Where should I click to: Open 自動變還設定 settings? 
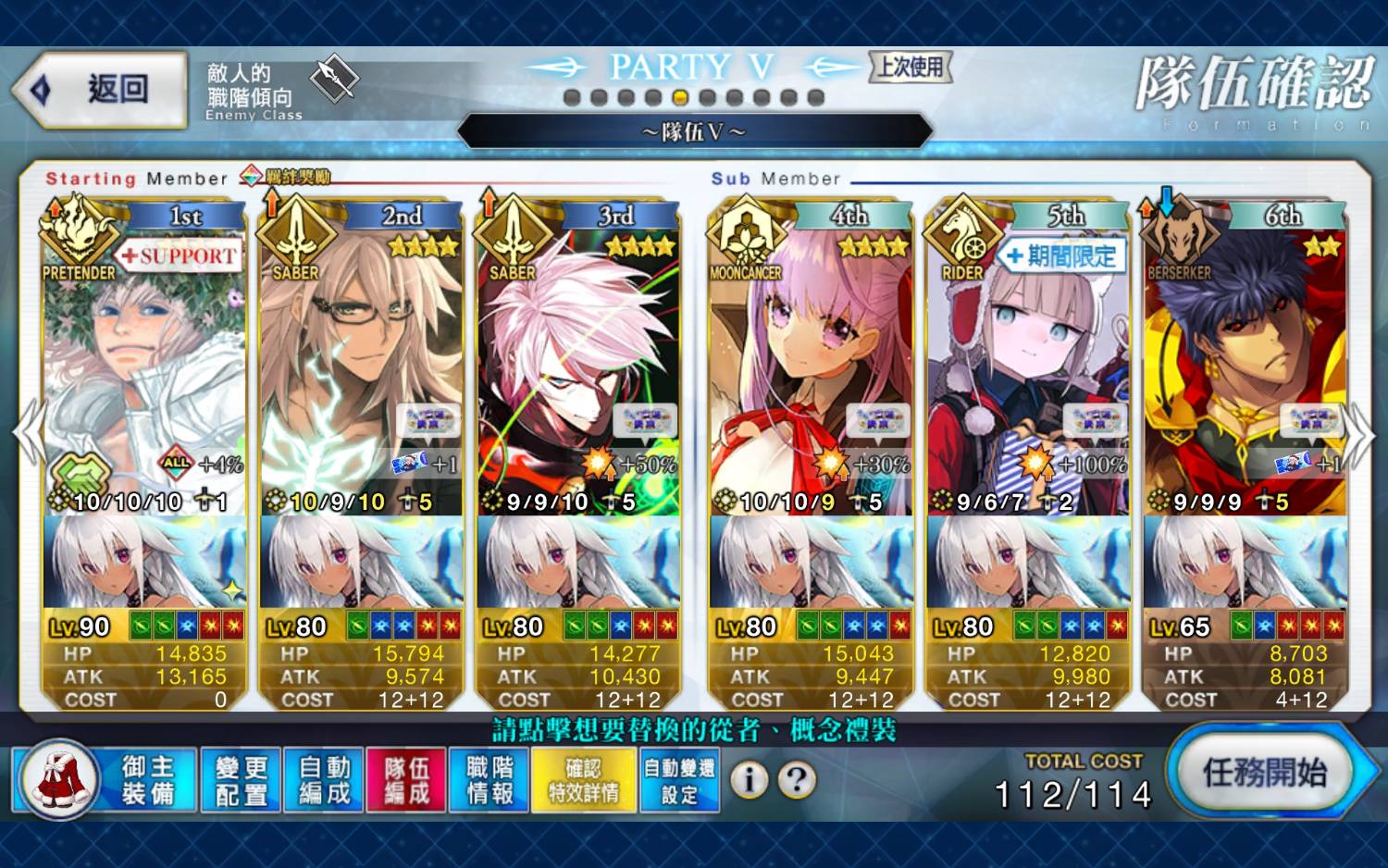[679, 780]
